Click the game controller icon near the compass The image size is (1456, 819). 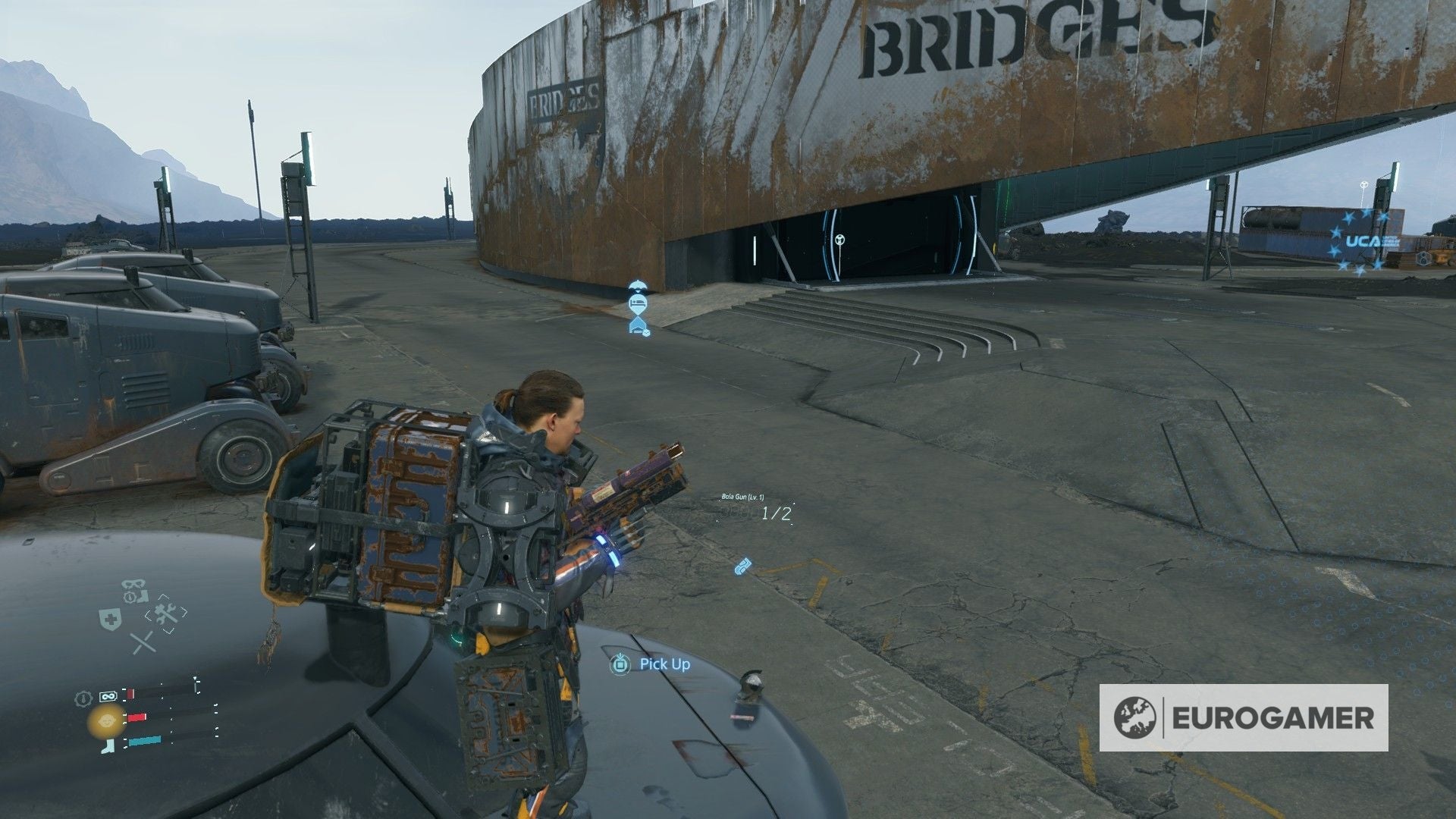133,585
